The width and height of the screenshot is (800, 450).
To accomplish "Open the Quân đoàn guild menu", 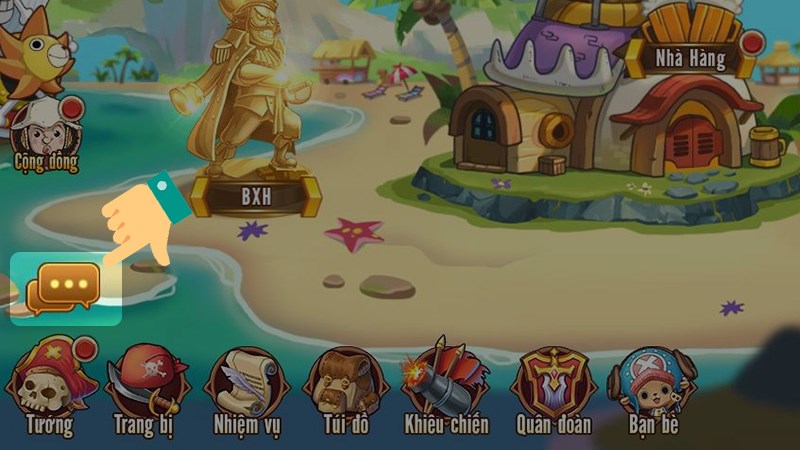I will 553,385.
